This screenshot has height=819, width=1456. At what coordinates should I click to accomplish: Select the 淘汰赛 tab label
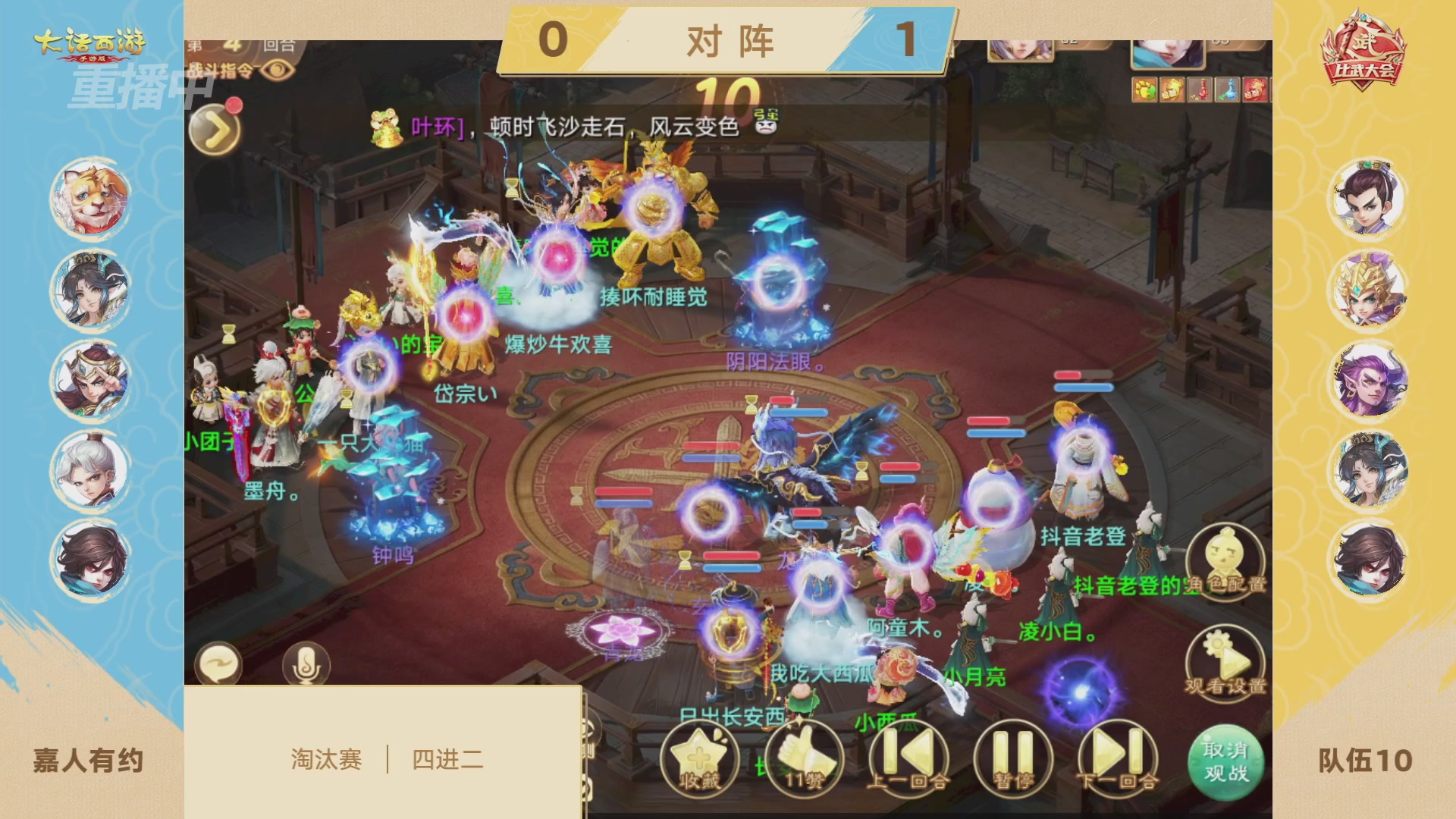click(328, 758)
